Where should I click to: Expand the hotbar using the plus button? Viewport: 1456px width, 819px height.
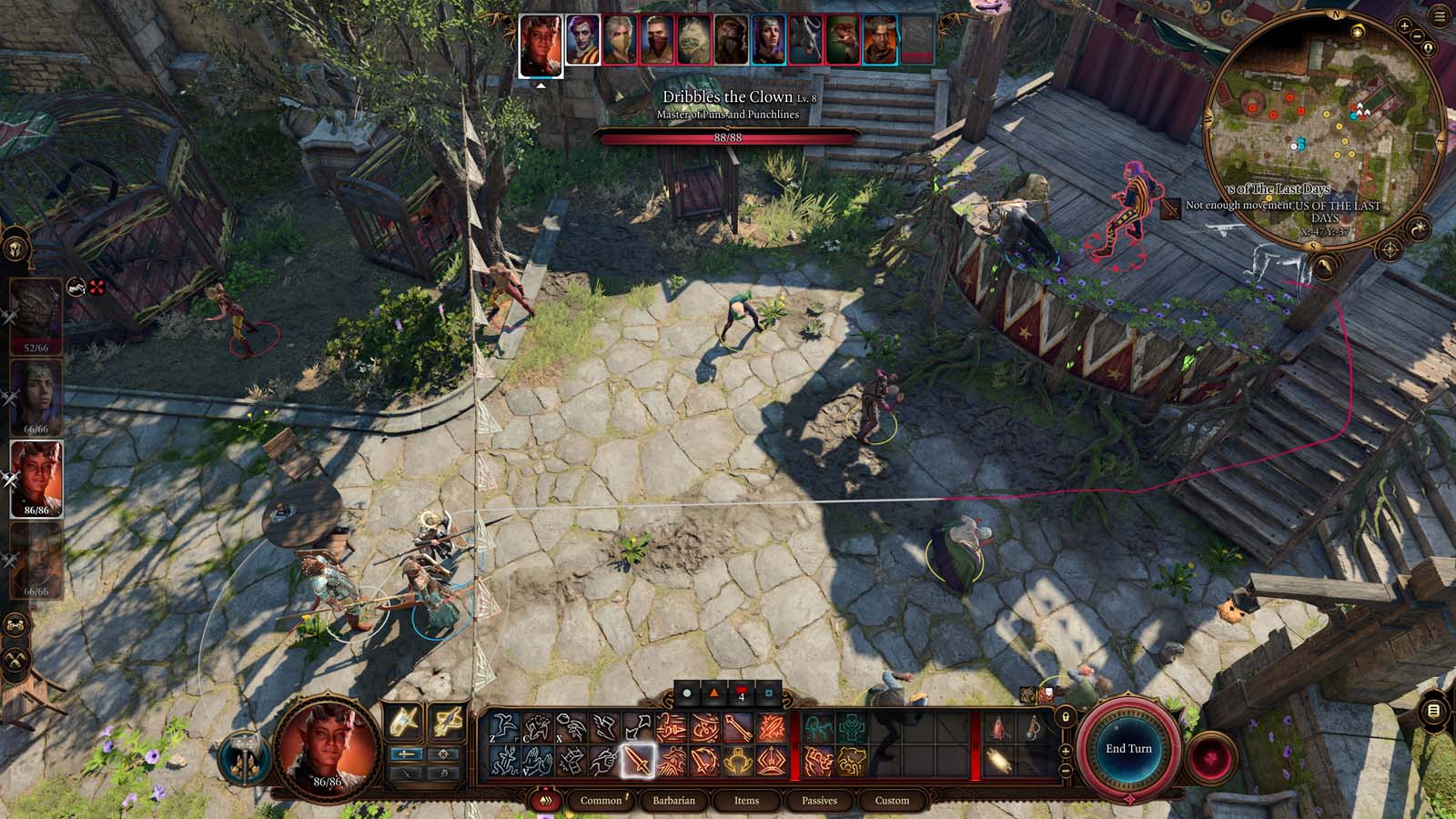tap(1066, 751)
